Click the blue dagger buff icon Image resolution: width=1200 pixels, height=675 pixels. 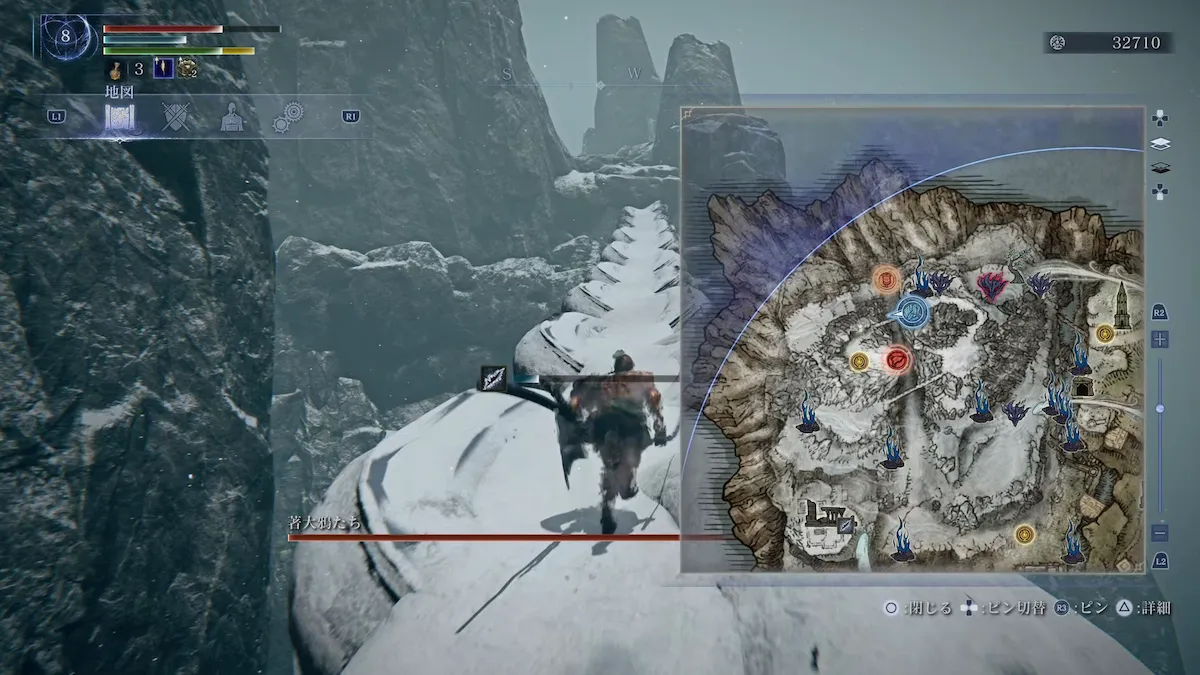tap(161, 69)
